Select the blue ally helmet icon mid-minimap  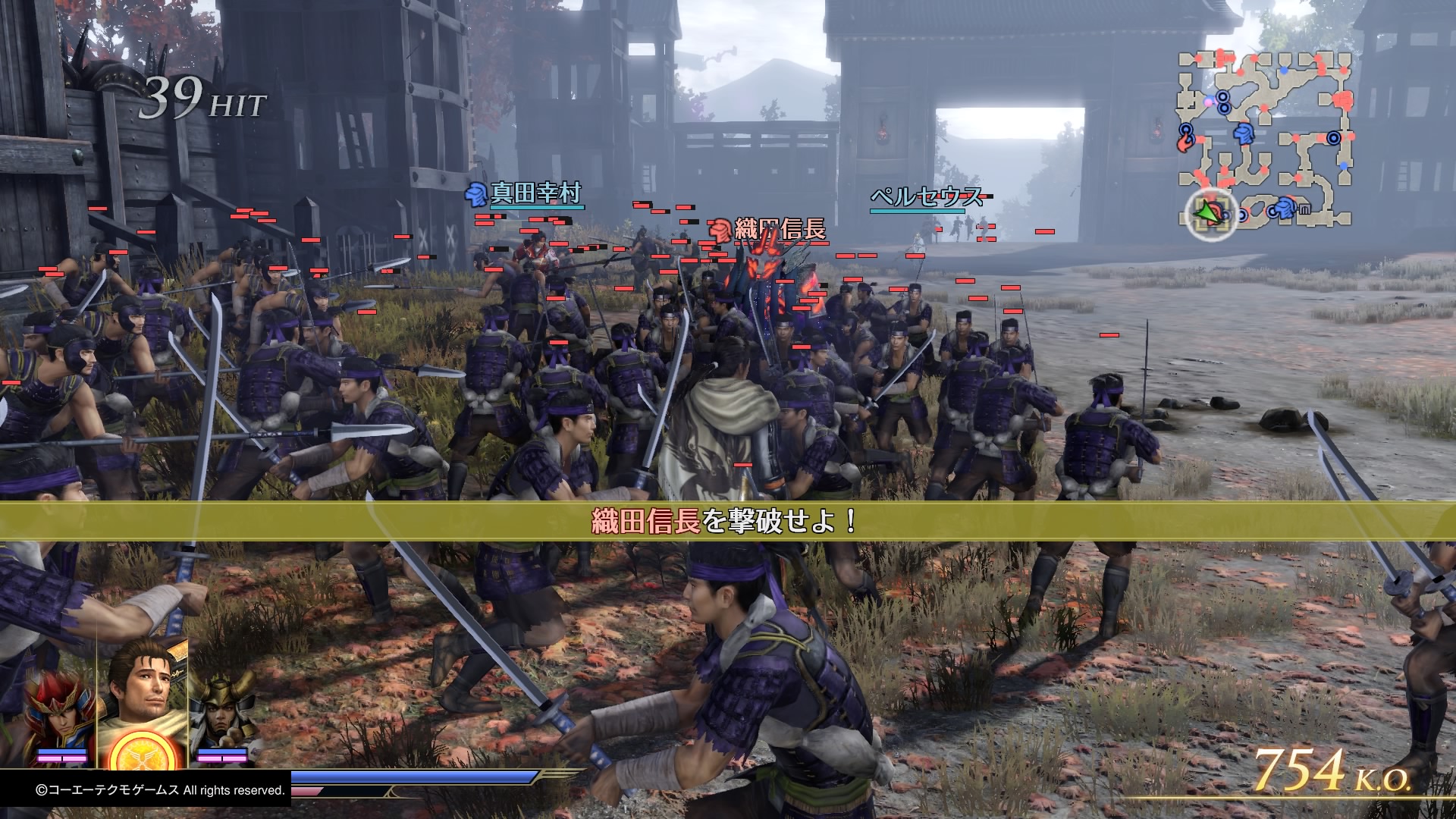coord(1244,133)
